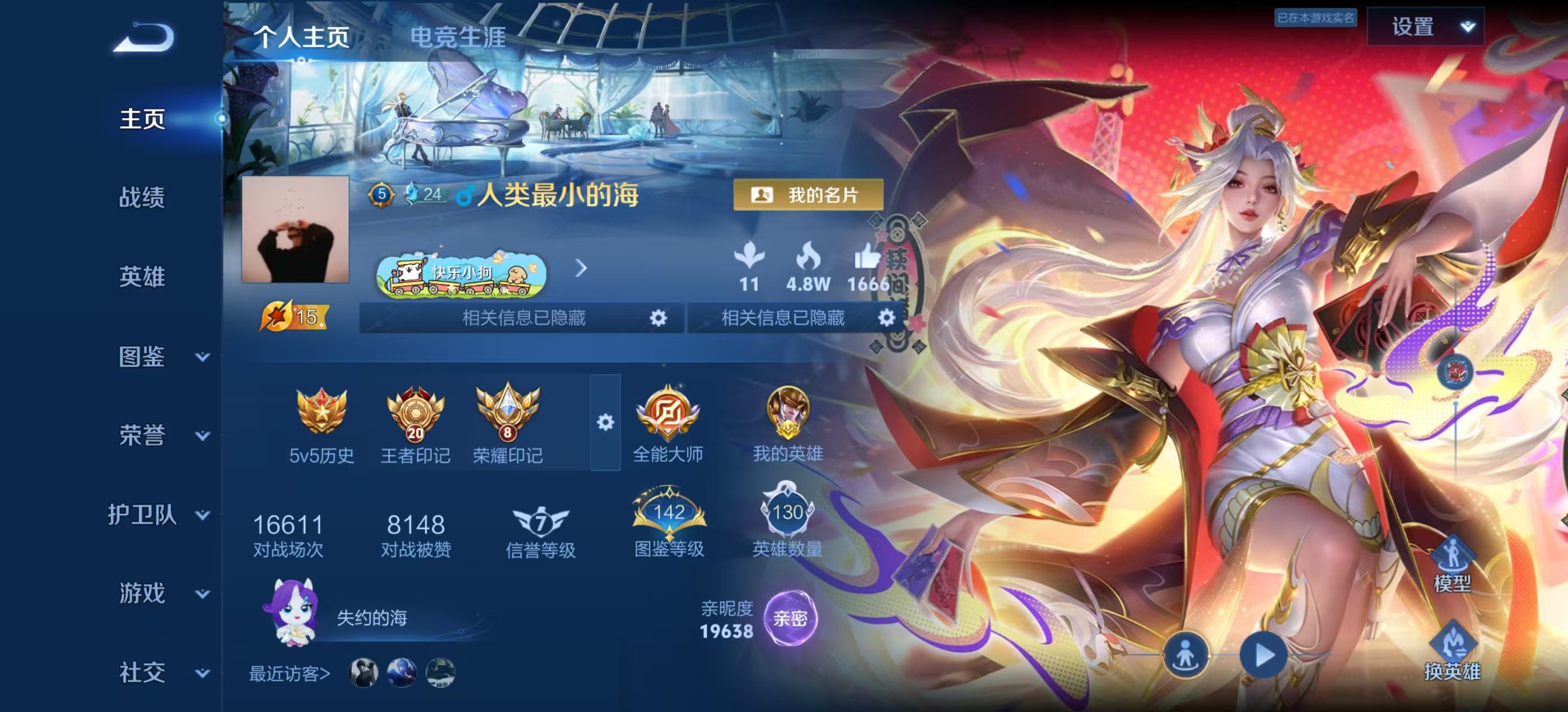Open 全能大师 emblem
This screenshot has width=1568, height=712.
668,421
